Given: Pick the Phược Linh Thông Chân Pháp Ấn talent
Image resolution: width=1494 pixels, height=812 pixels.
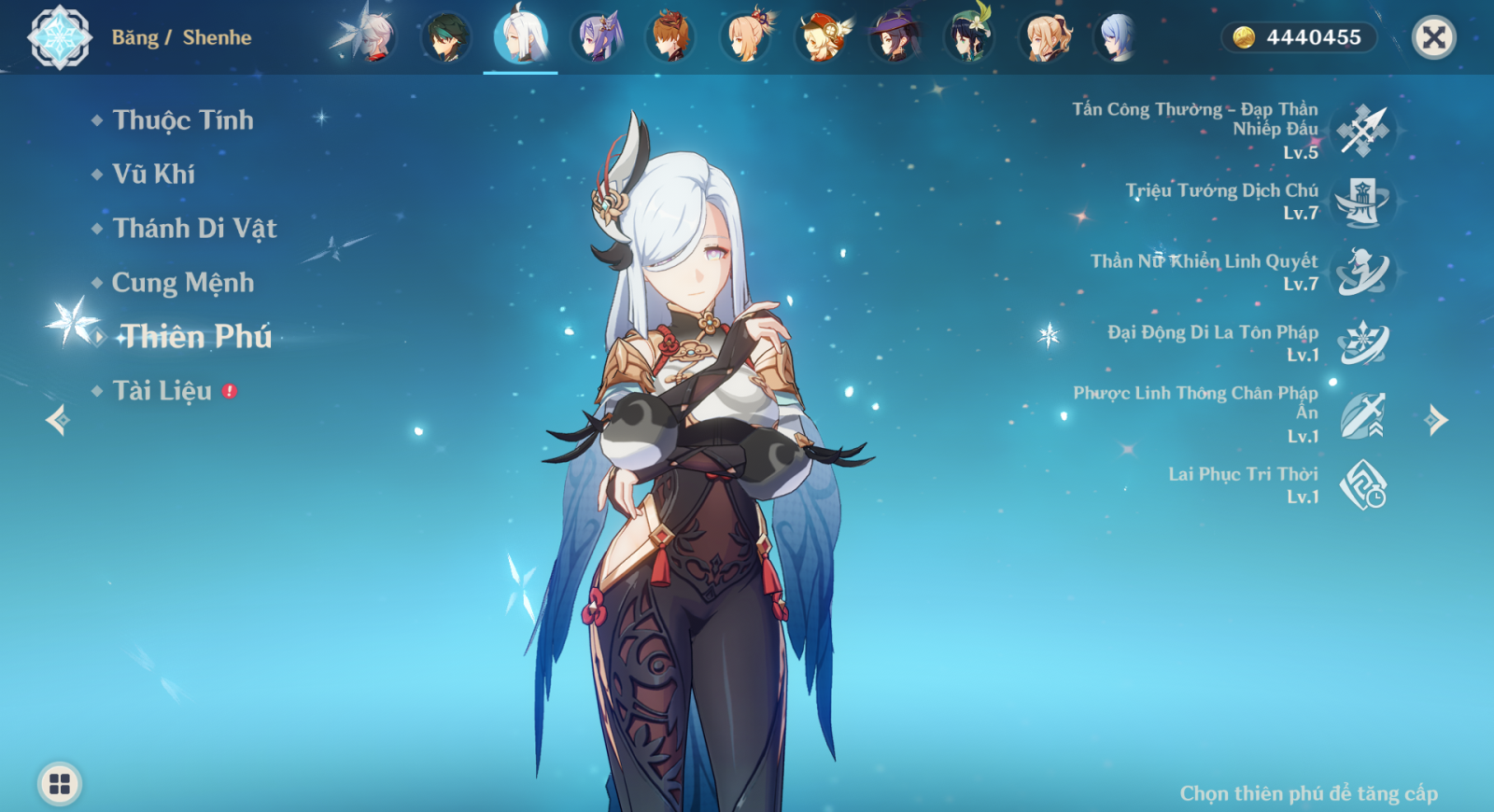Looking at the screenshot, I should pyautogui.click(x=1362, y=414).
